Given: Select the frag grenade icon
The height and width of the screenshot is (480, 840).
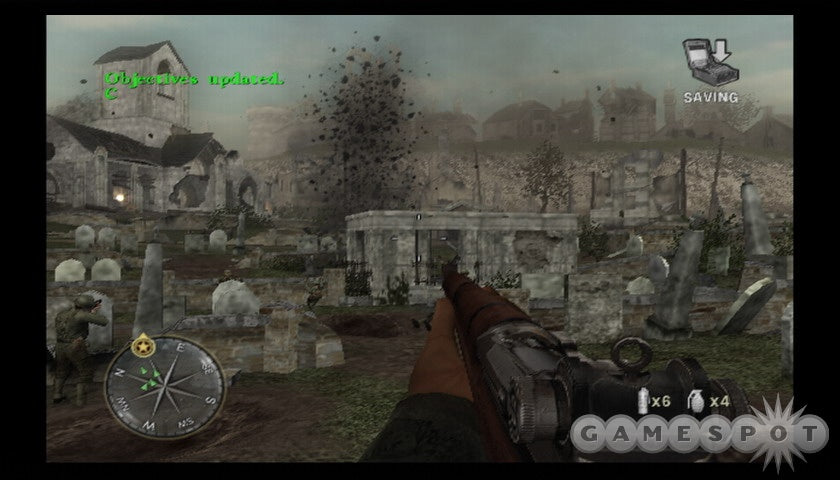Looking at the screenshot, I should click(x=697, y=401).
